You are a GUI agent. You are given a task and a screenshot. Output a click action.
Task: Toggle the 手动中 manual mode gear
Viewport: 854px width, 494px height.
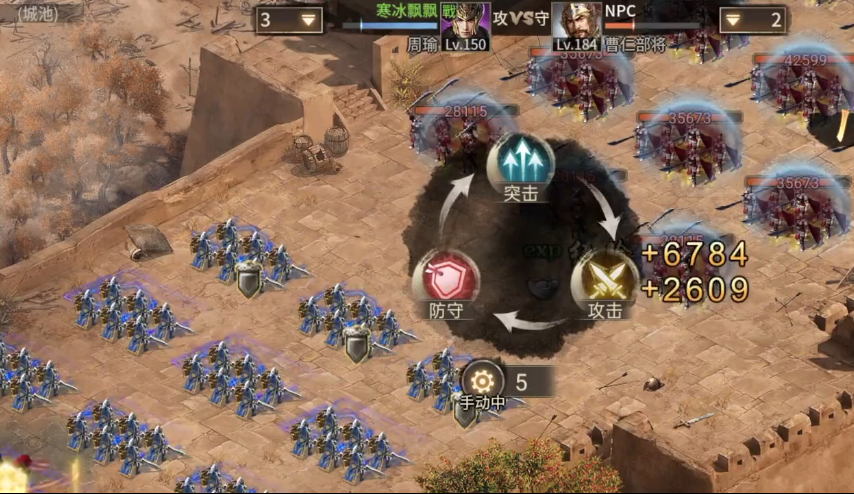pyautogui.click(x=483, y=381)
